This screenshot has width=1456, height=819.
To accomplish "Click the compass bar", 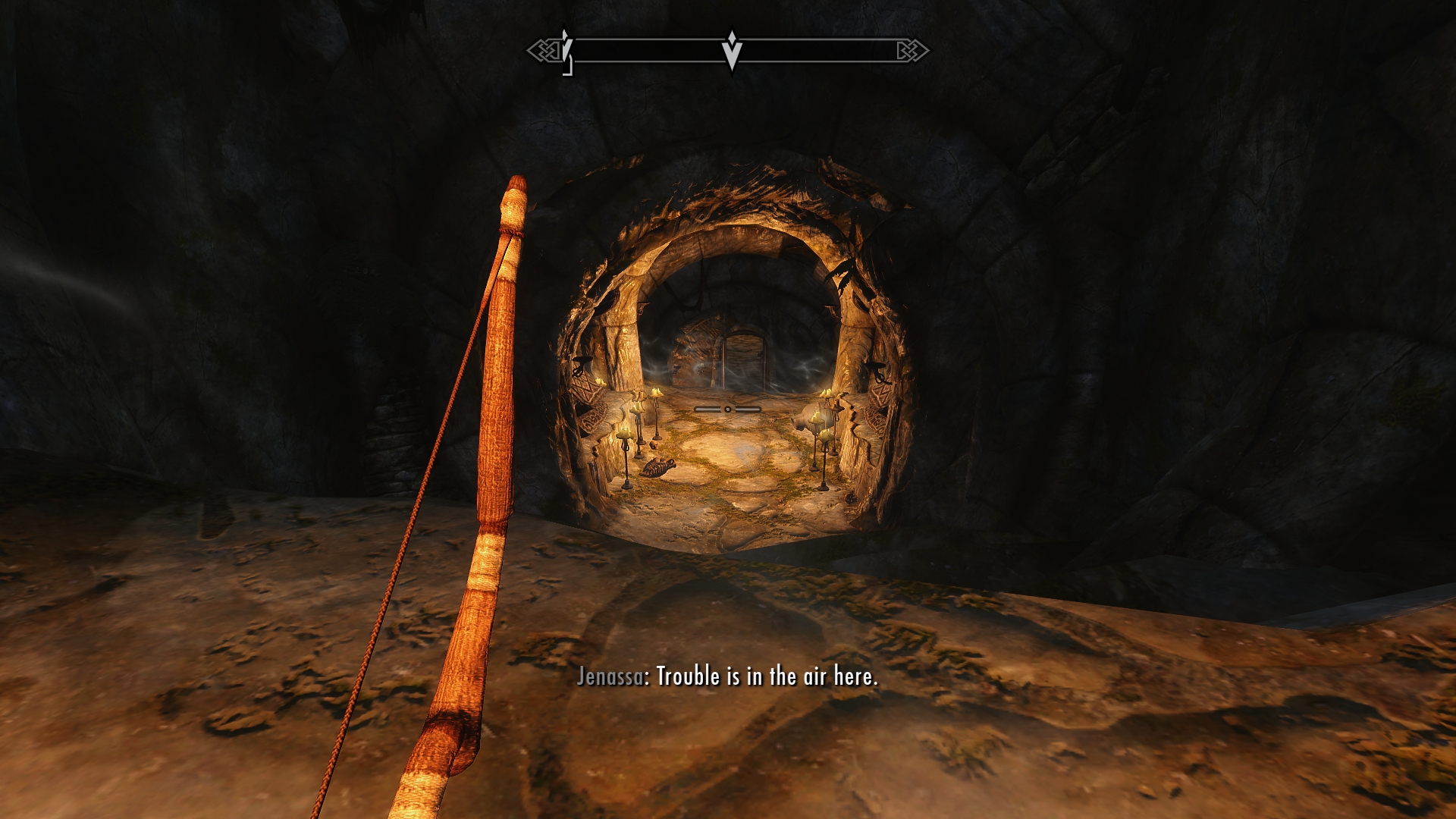I will [x=728, y=51].
